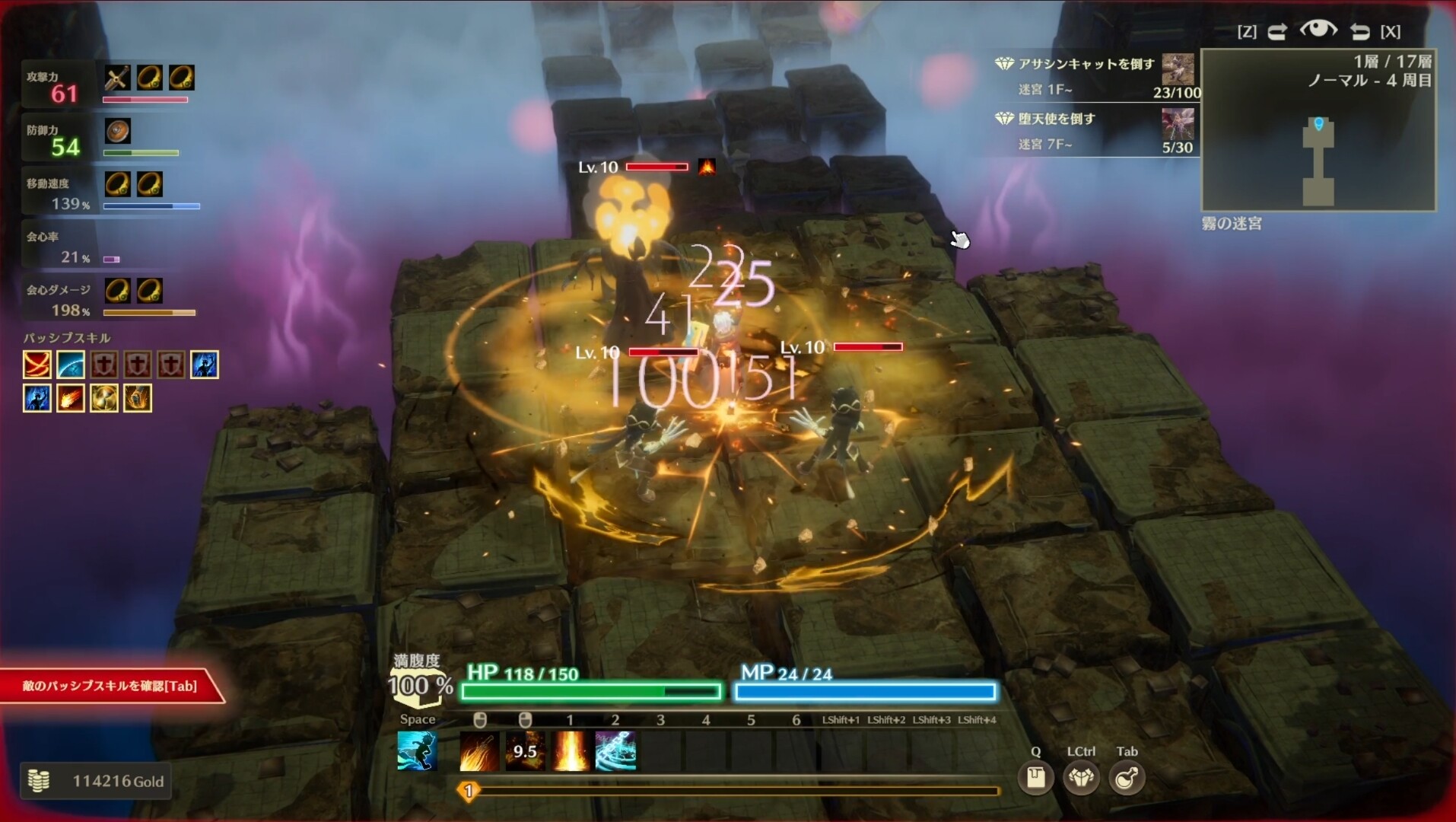Activate the blue dash skill icon
Screen dimensions: 1456x822
(417, 750)
